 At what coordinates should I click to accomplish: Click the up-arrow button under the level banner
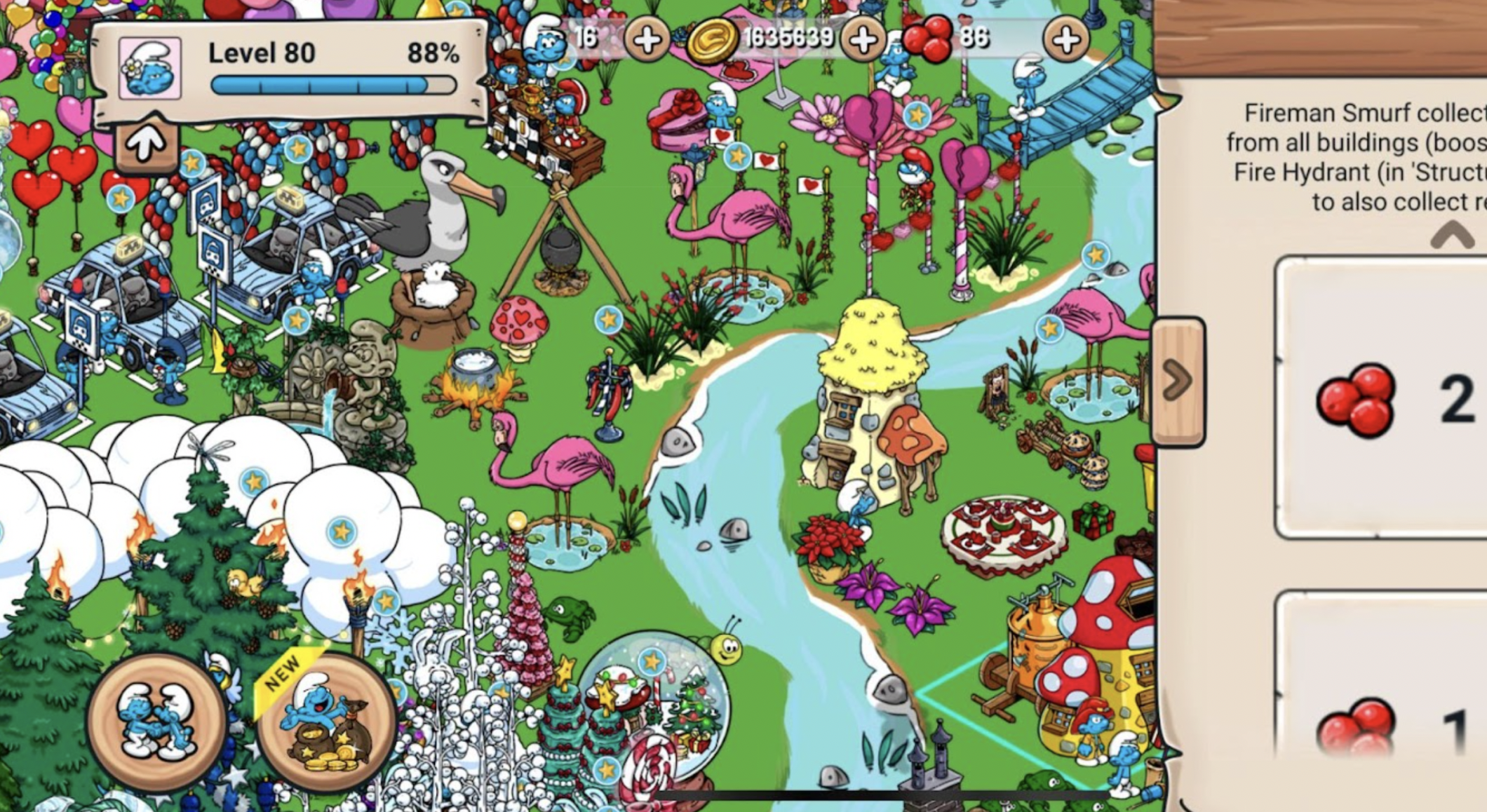(146, 144)
